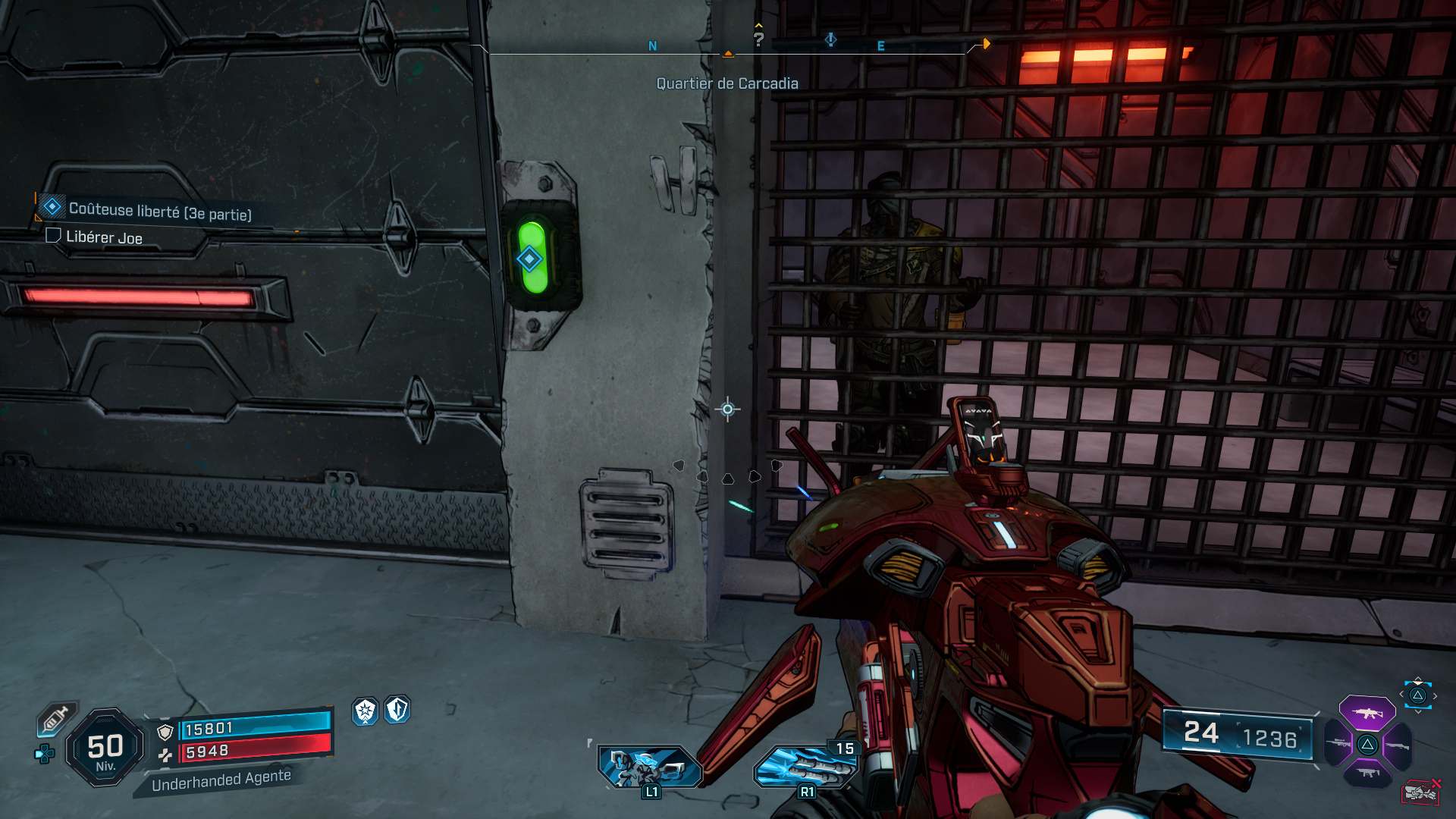Image resolution: width=1456 pixels, height=819 pixels.
Task: Click the down chevron under the Triangle swap indicator
Action: pyautogui.click(x=1417, y=712)
